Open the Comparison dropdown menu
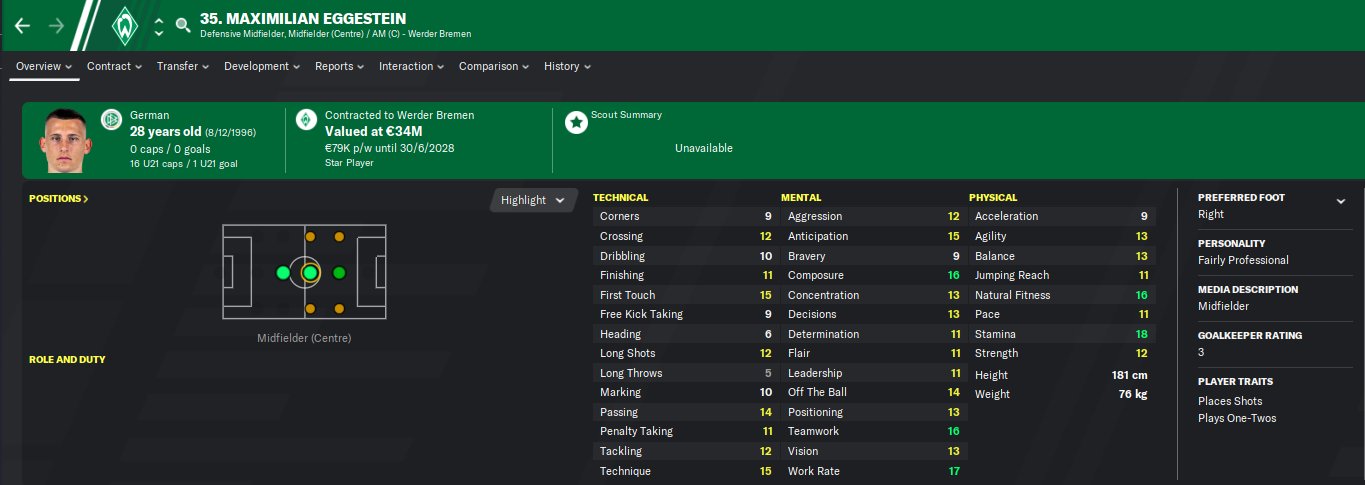This screenshot has height=485, width=1365. pos(494,66)
